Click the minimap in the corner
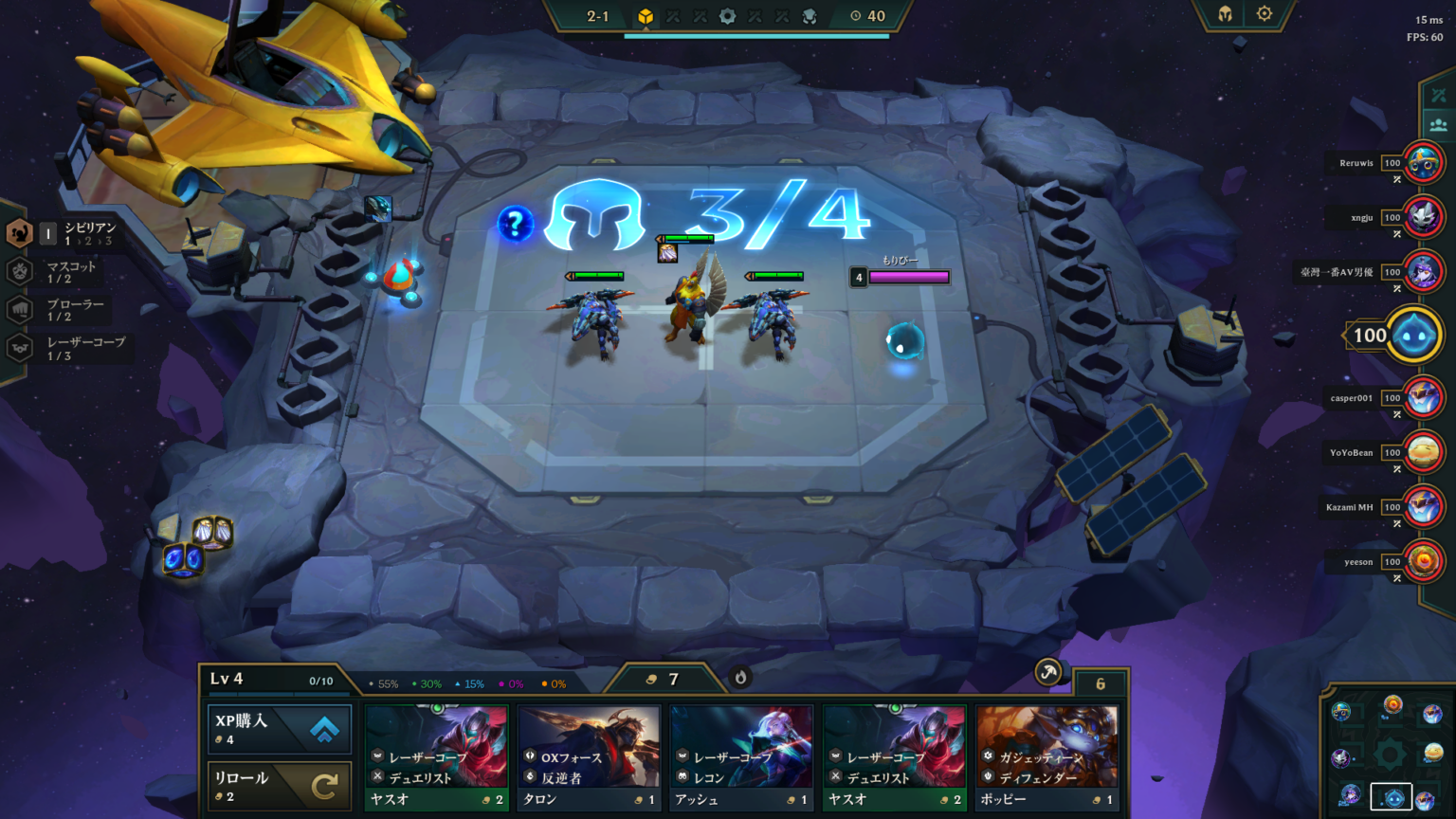This screenshot has height=819, width=1456. coord(1387,754)
